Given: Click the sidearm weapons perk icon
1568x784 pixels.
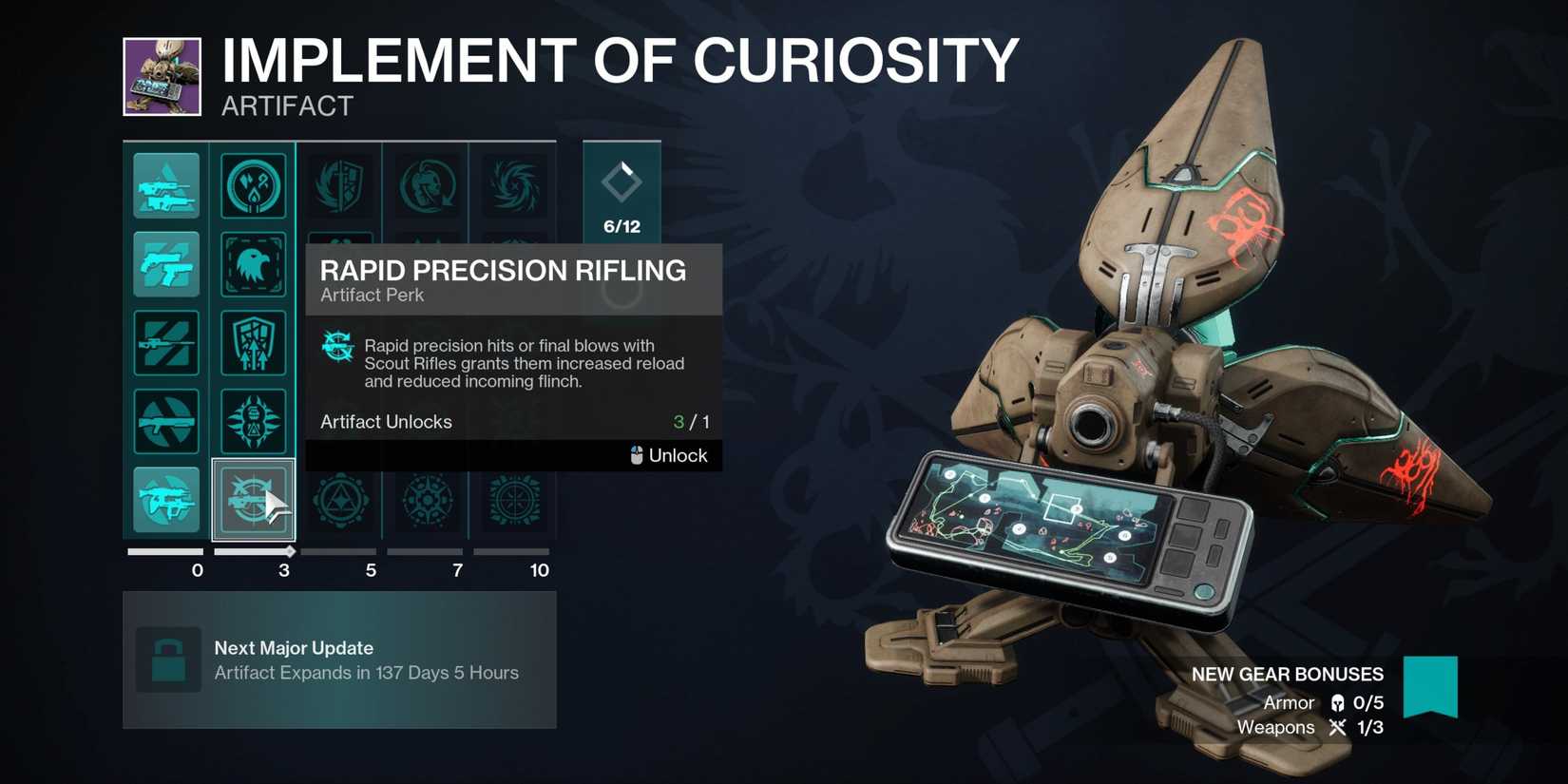Looking at the screenshot, I should 166,265.
